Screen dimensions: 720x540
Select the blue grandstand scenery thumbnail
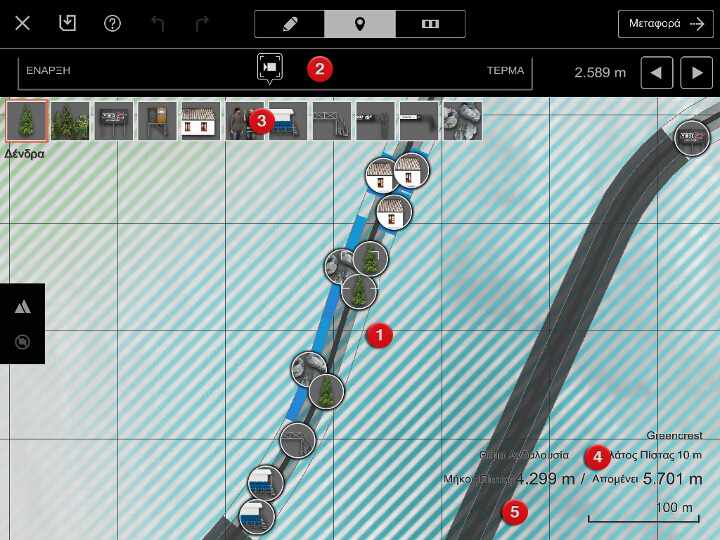[x=288, y=121]
